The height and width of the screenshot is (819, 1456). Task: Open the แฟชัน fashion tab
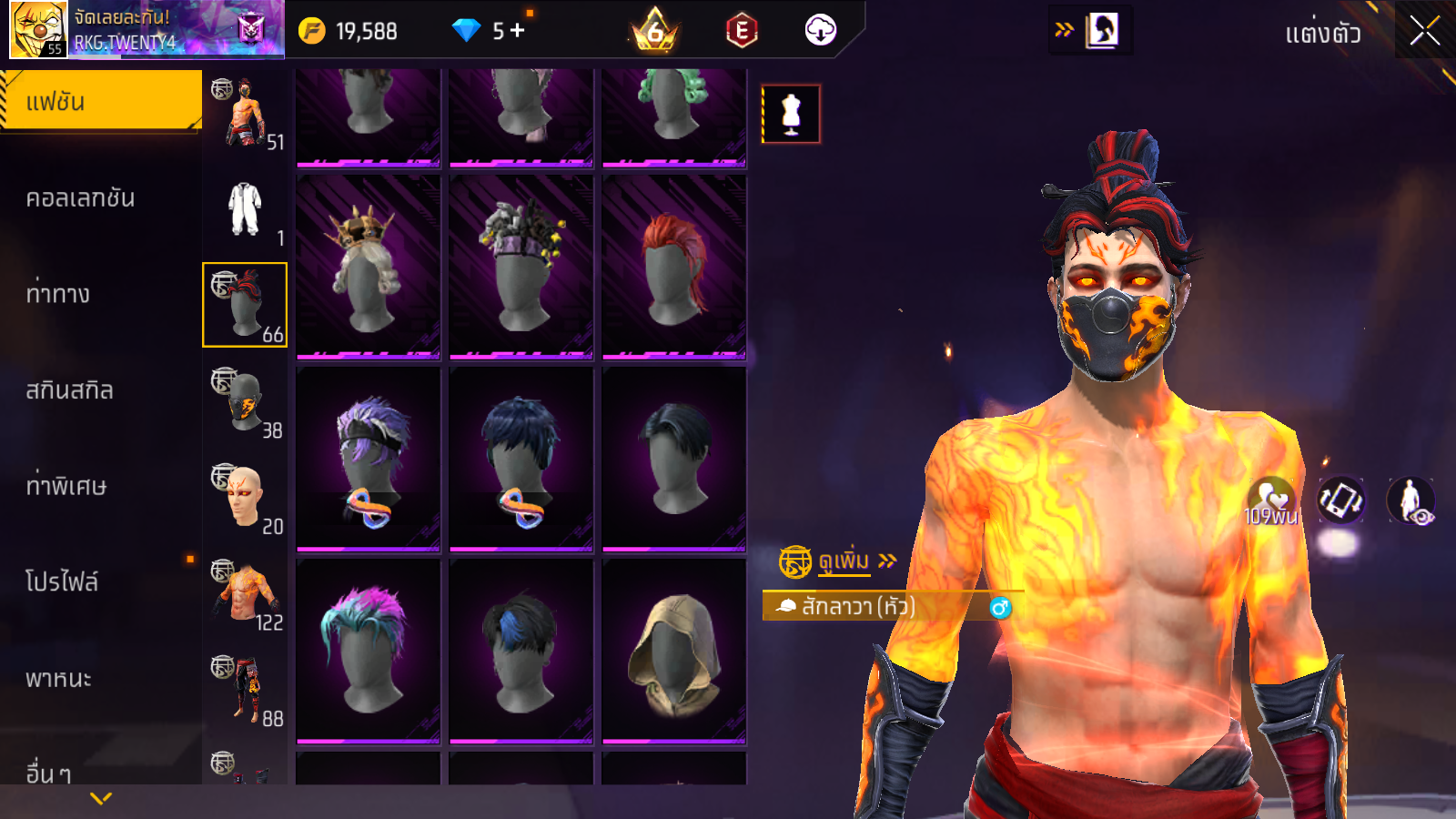[x=101, y=102]
